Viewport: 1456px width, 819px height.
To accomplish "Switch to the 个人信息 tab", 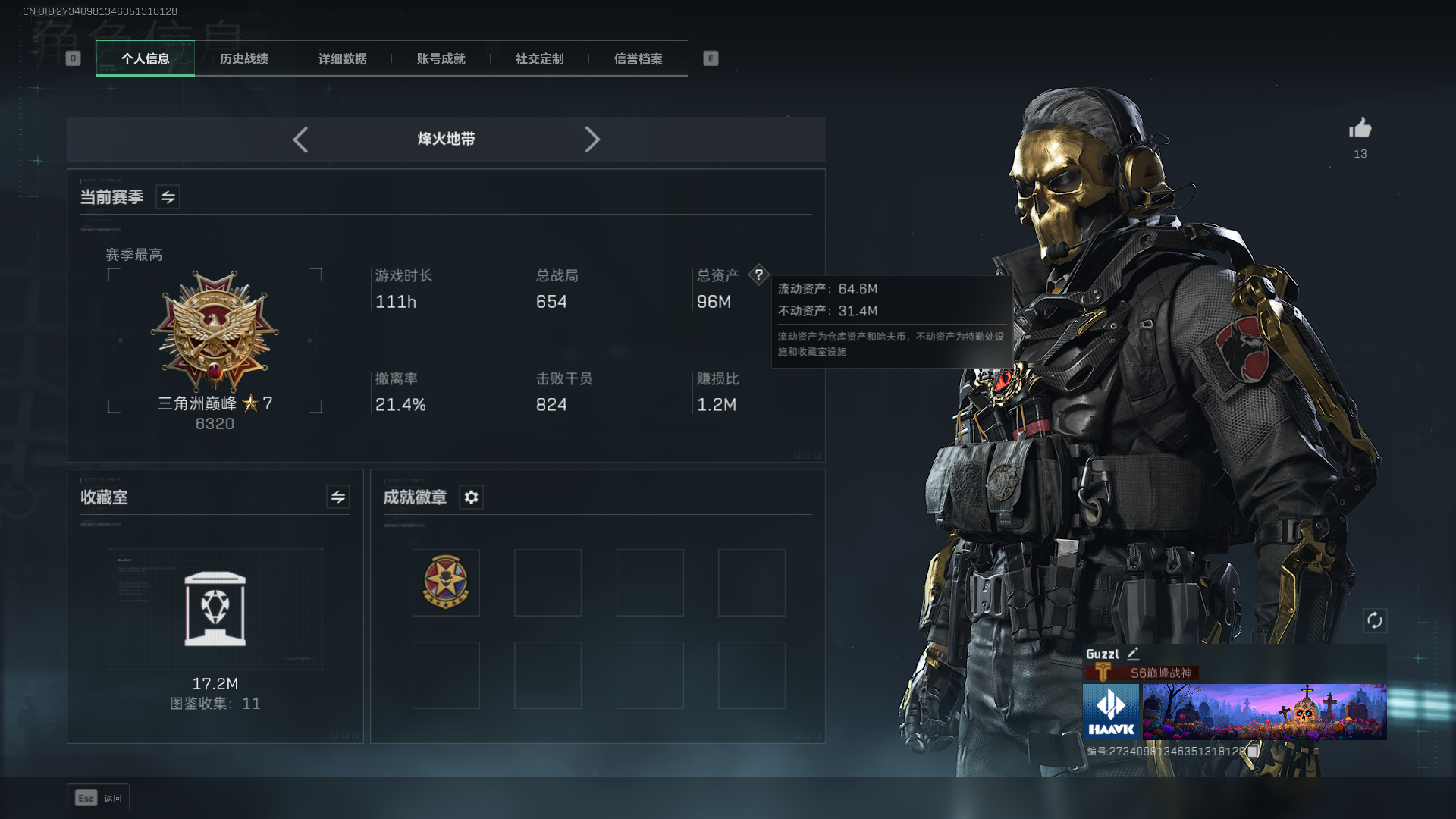I will coord(146,58).
